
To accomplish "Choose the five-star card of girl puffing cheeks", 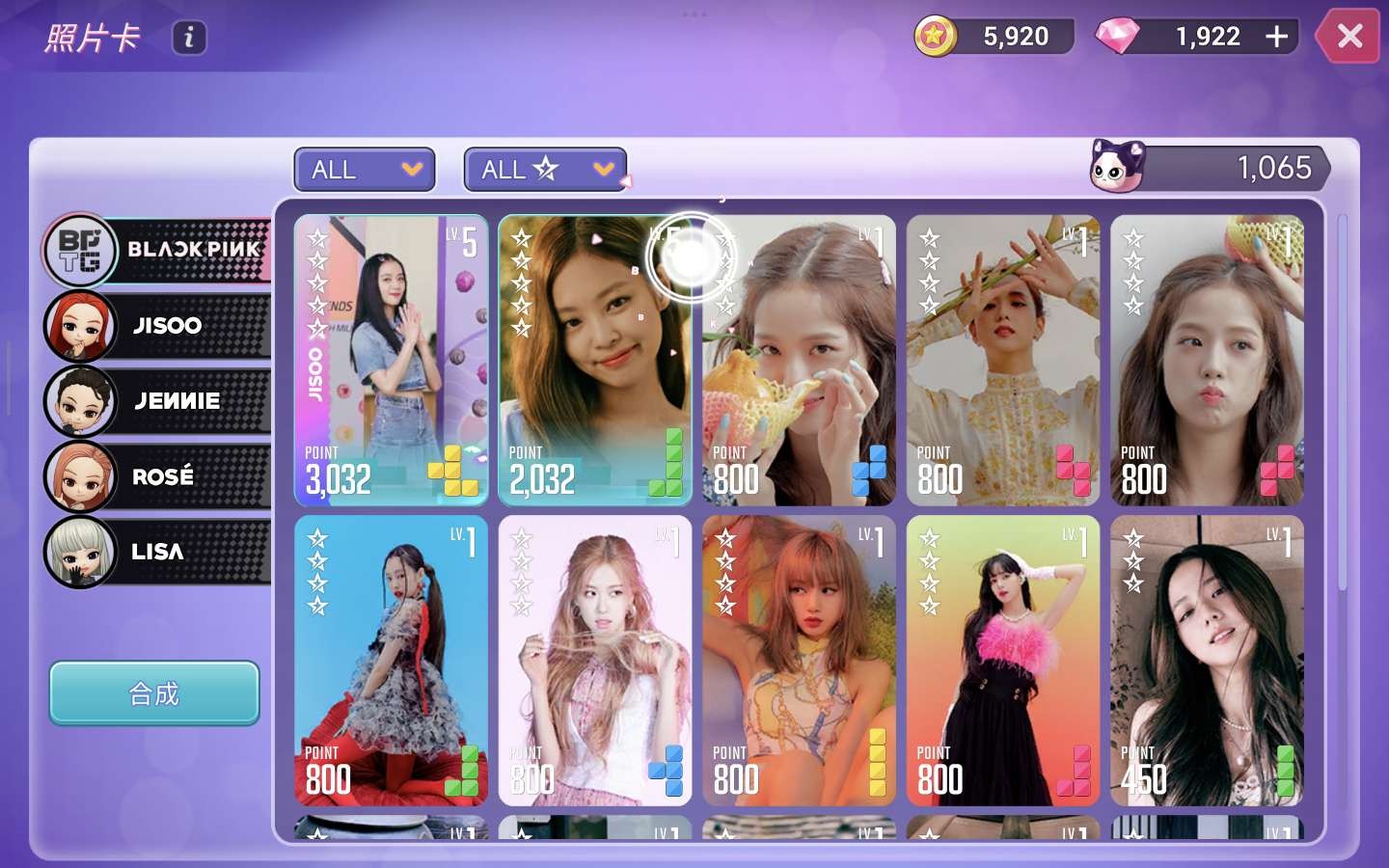I will click(1207, 360).
